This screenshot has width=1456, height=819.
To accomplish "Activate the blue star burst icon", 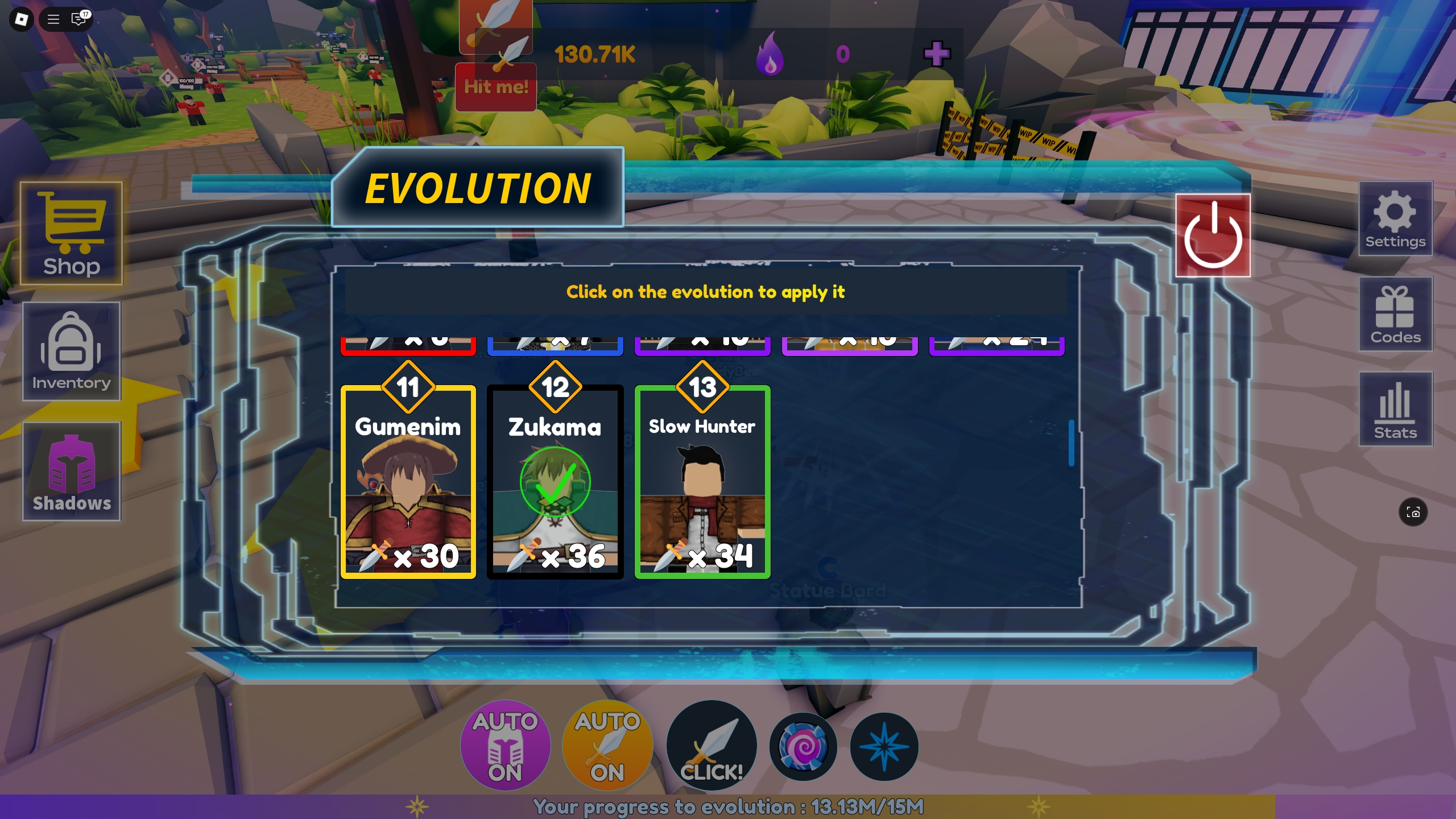I will pyautogui.click(x=884, y=746).
